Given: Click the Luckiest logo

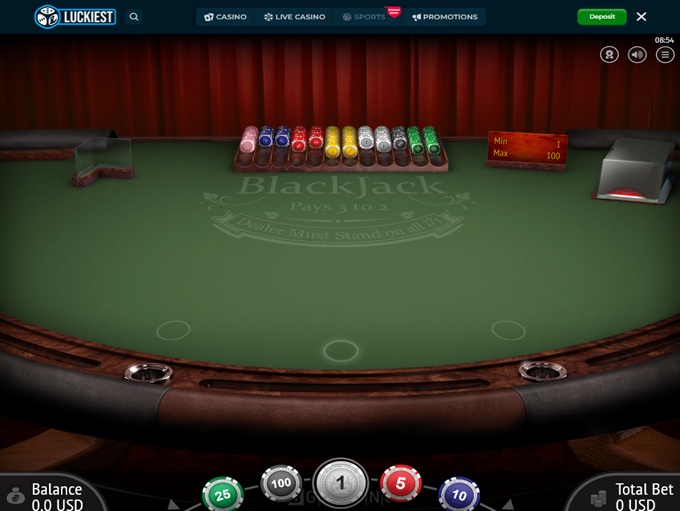Looking at the screenshot, I should point(76,17).
